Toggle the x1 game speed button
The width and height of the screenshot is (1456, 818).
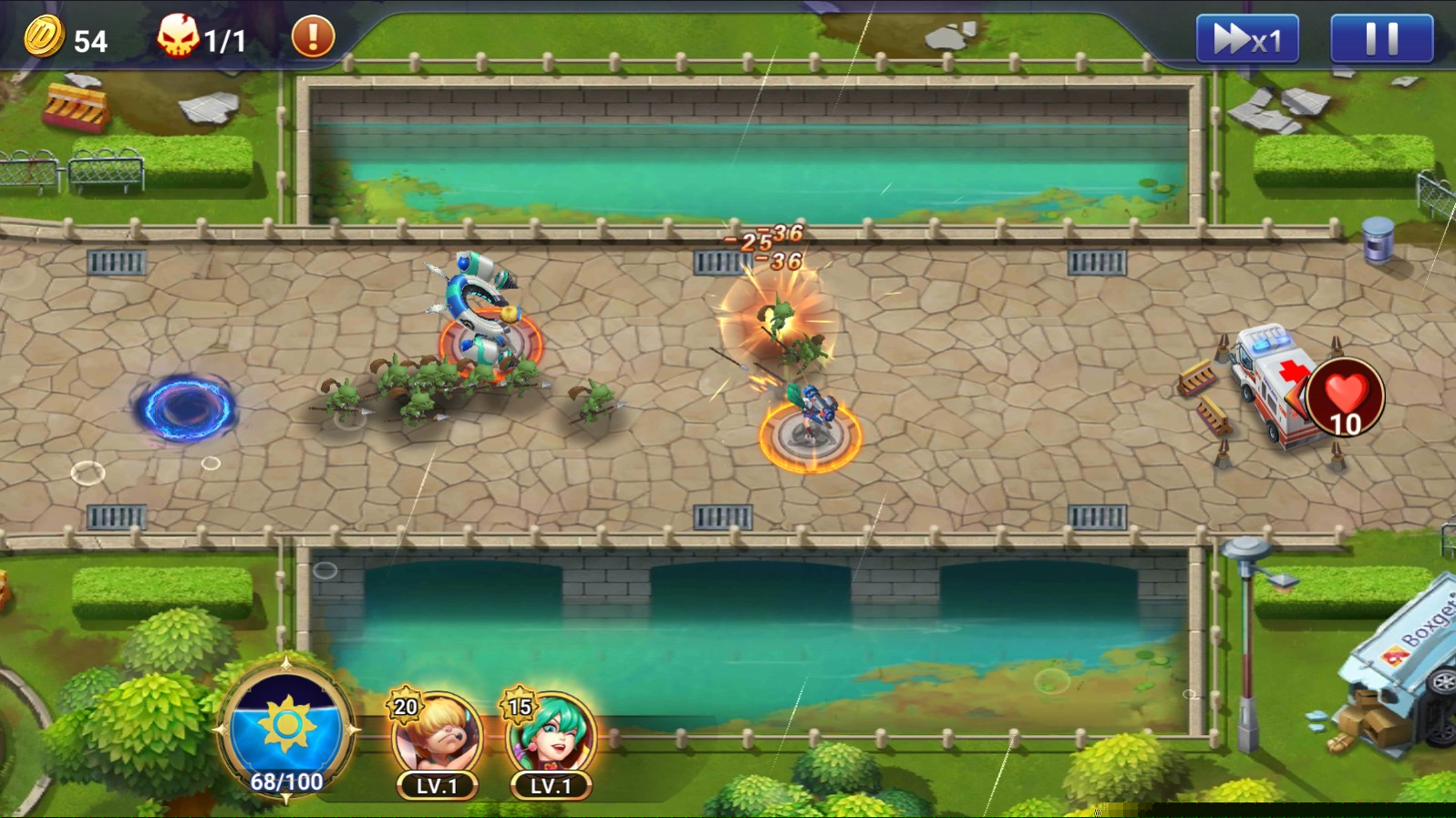pos(1246,39)
